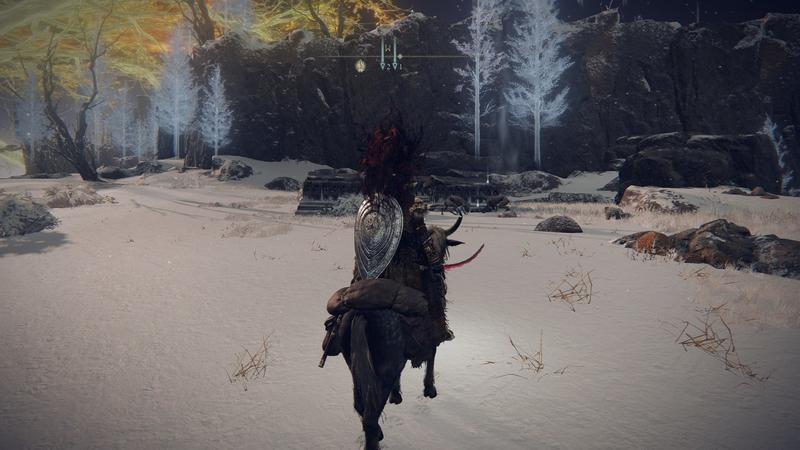800x450 pixels.
Task: Click the golden grace marker on the compass
Action: pyautogui.click(x=360, y=65)
